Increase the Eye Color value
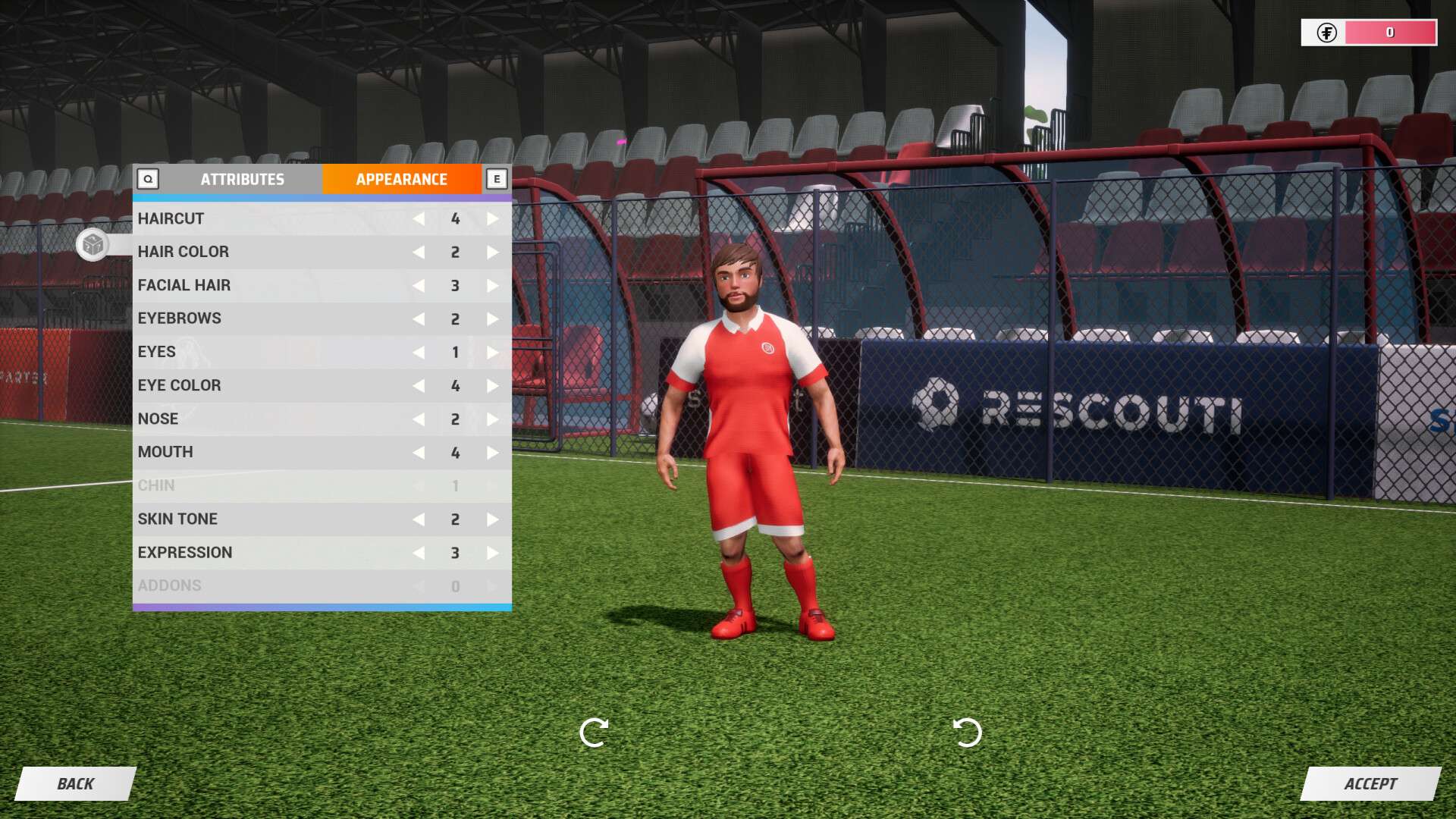1456x819 pixels. 493,386
